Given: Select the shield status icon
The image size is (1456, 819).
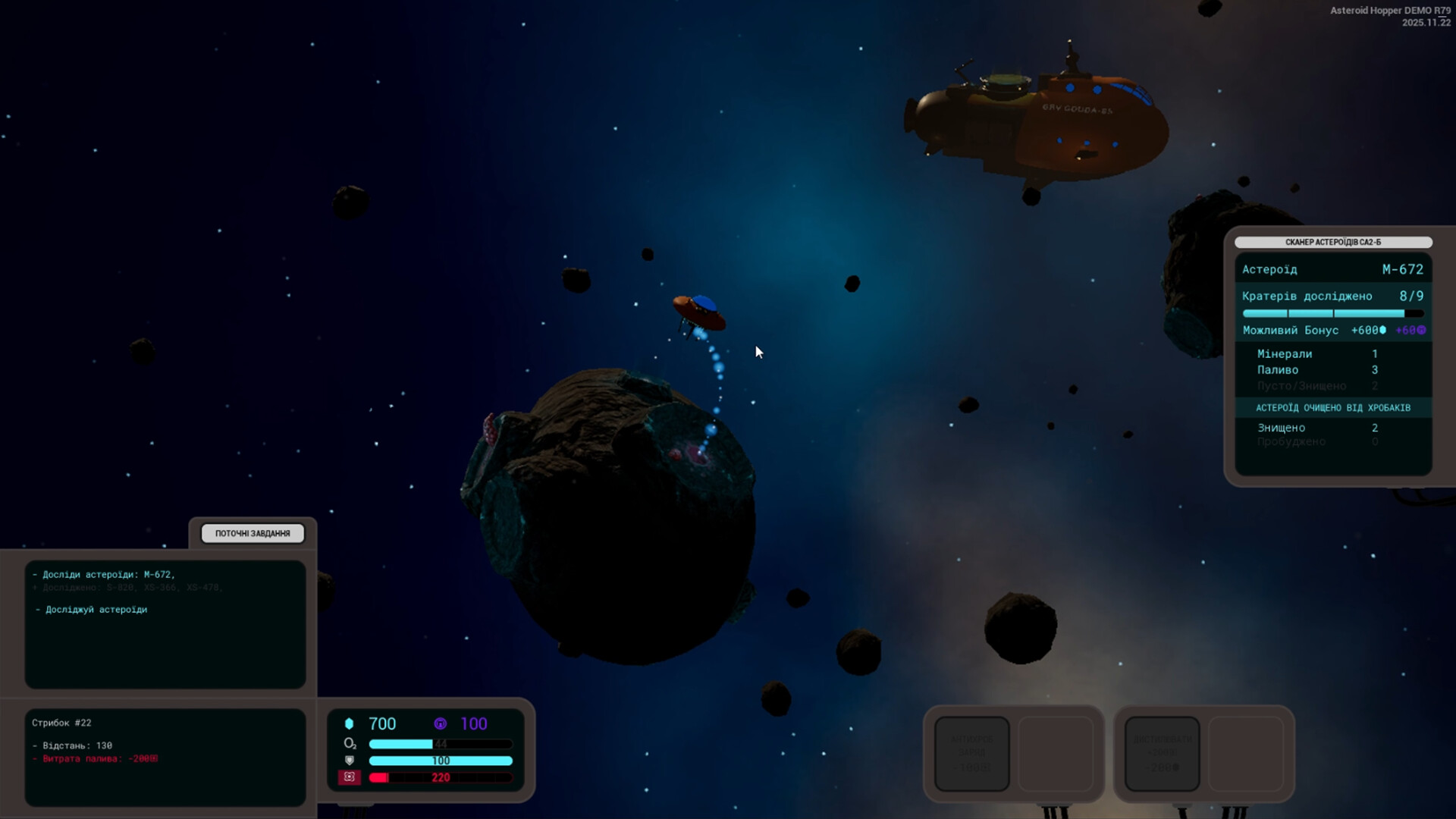Looking at the screenshot, I should coord(349,761).
